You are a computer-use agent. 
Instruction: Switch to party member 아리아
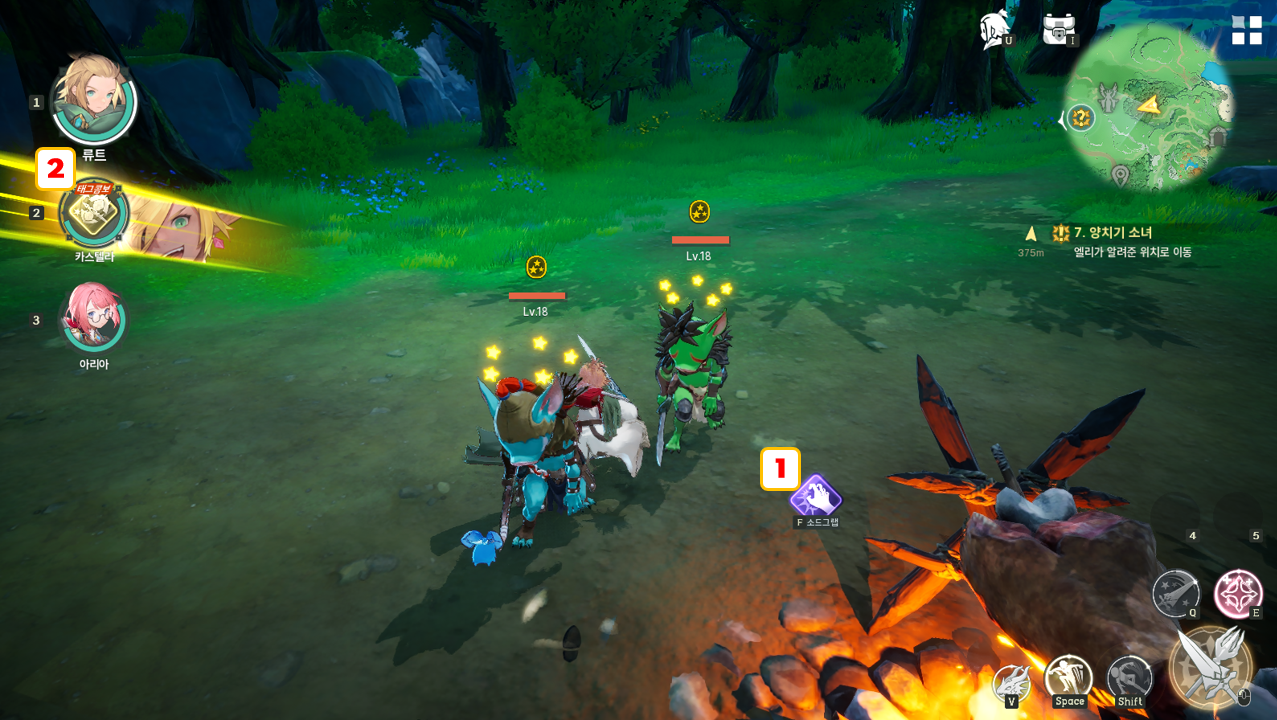pos(94,317)
